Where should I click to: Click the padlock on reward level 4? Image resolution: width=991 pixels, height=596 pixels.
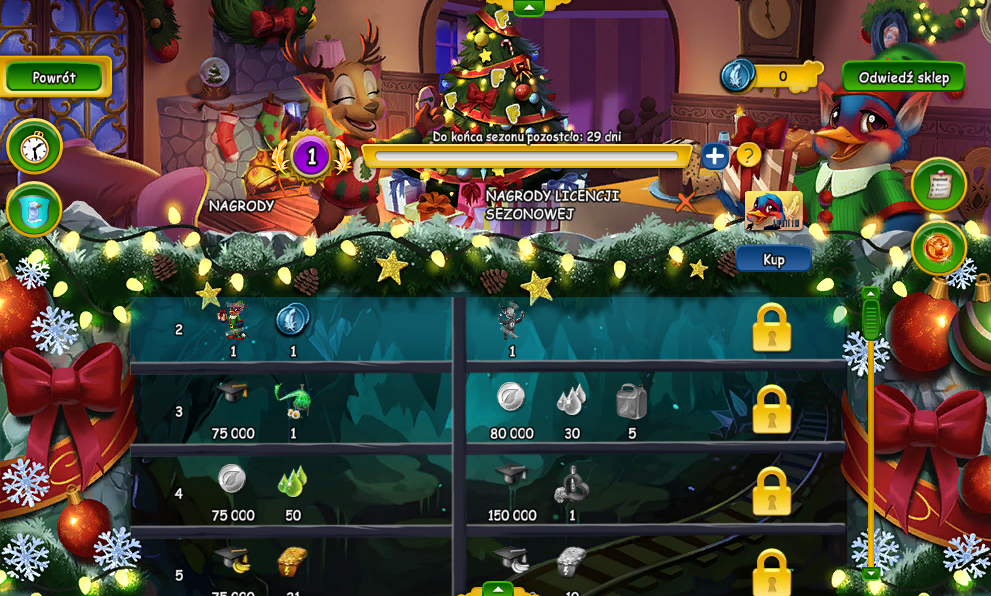771,492
